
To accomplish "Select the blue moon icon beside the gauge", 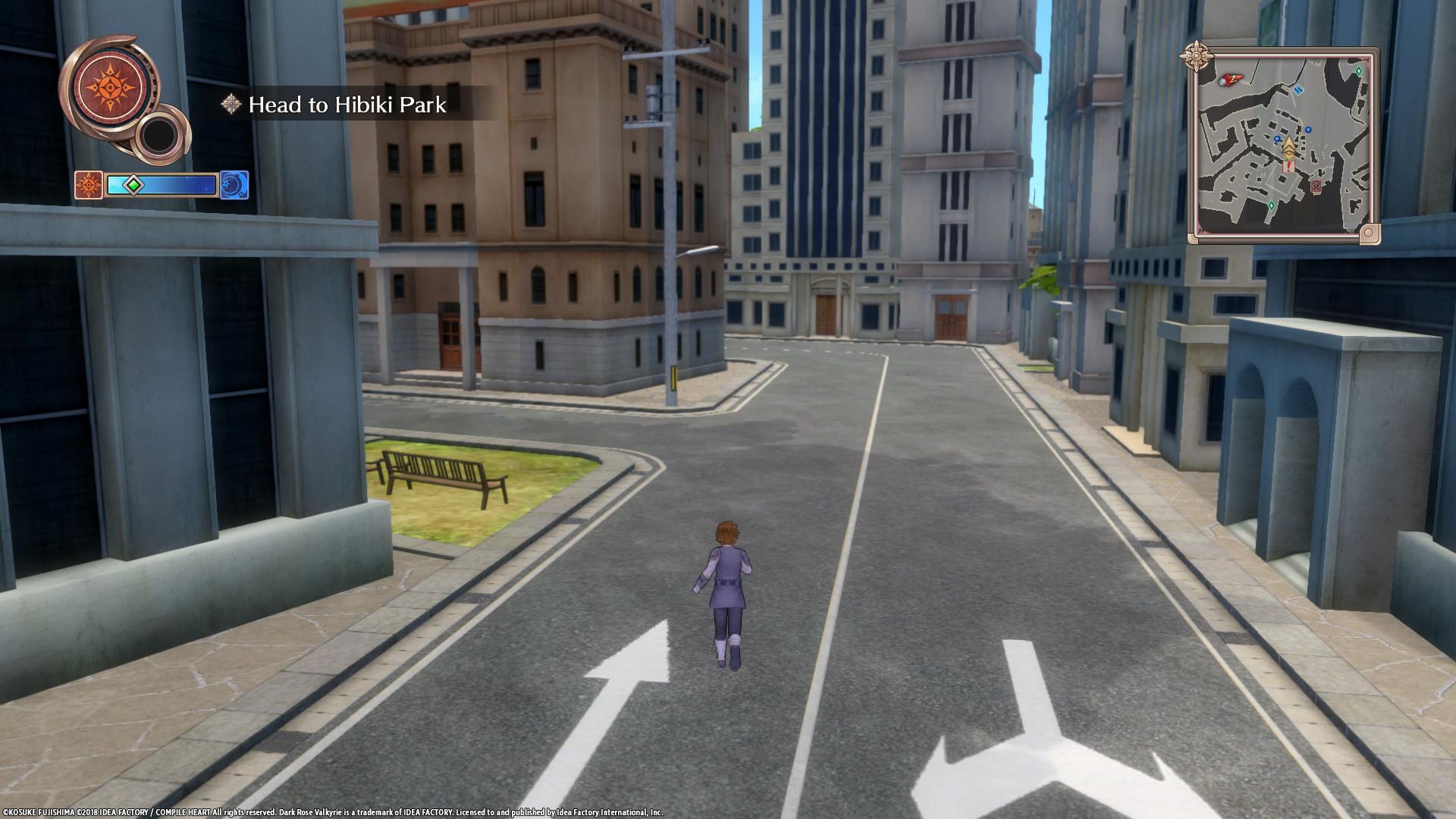I will click(x=235, y=186).
